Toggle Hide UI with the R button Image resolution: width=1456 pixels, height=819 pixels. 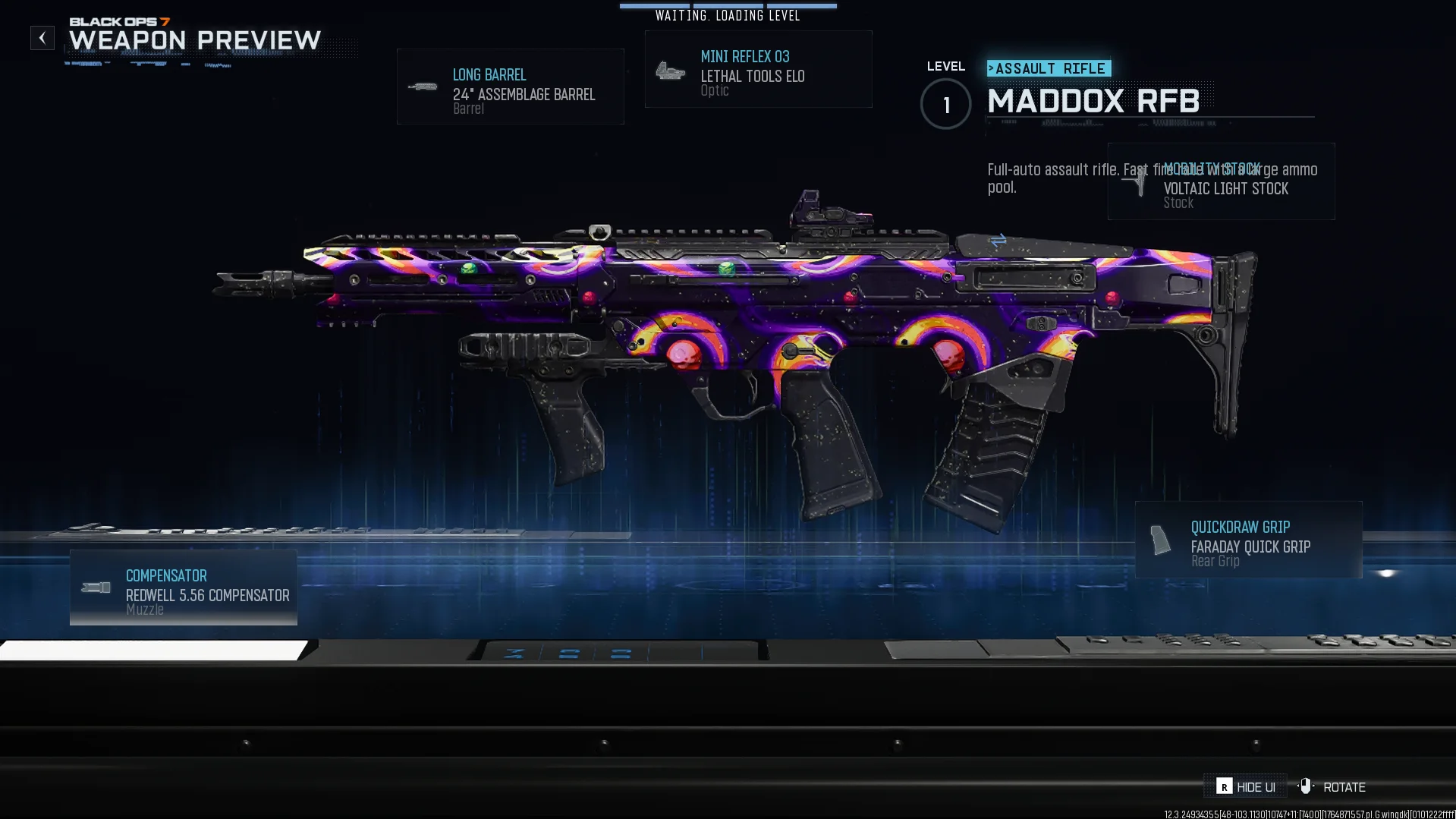pyautogui.click(x=1225, y=786)
